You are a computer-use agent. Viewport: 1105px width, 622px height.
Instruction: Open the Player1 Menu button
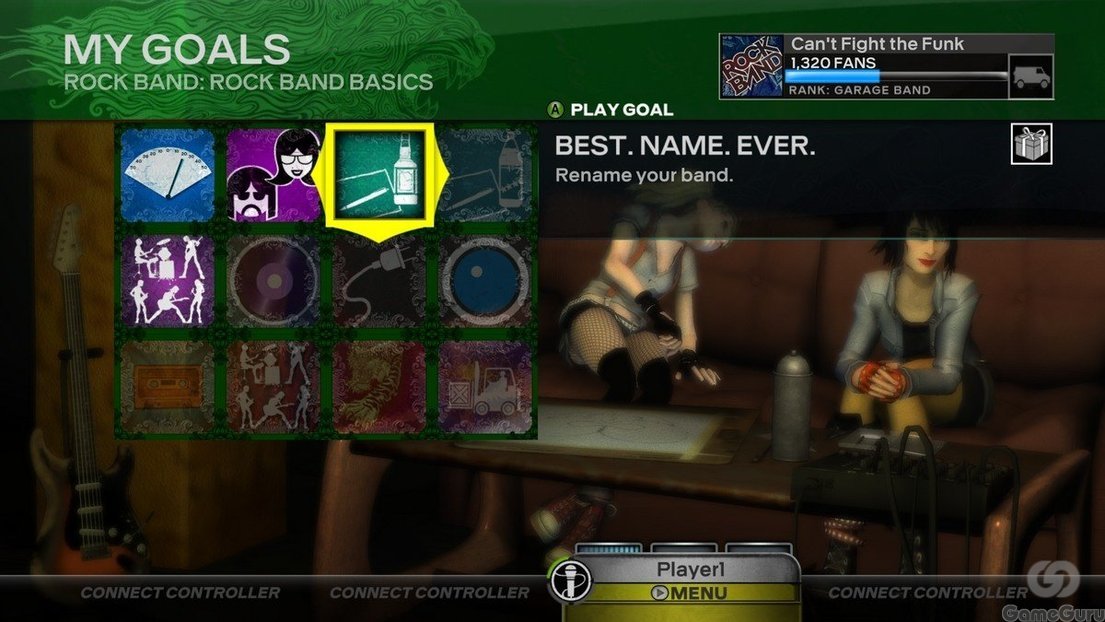[x=690, y=592]
